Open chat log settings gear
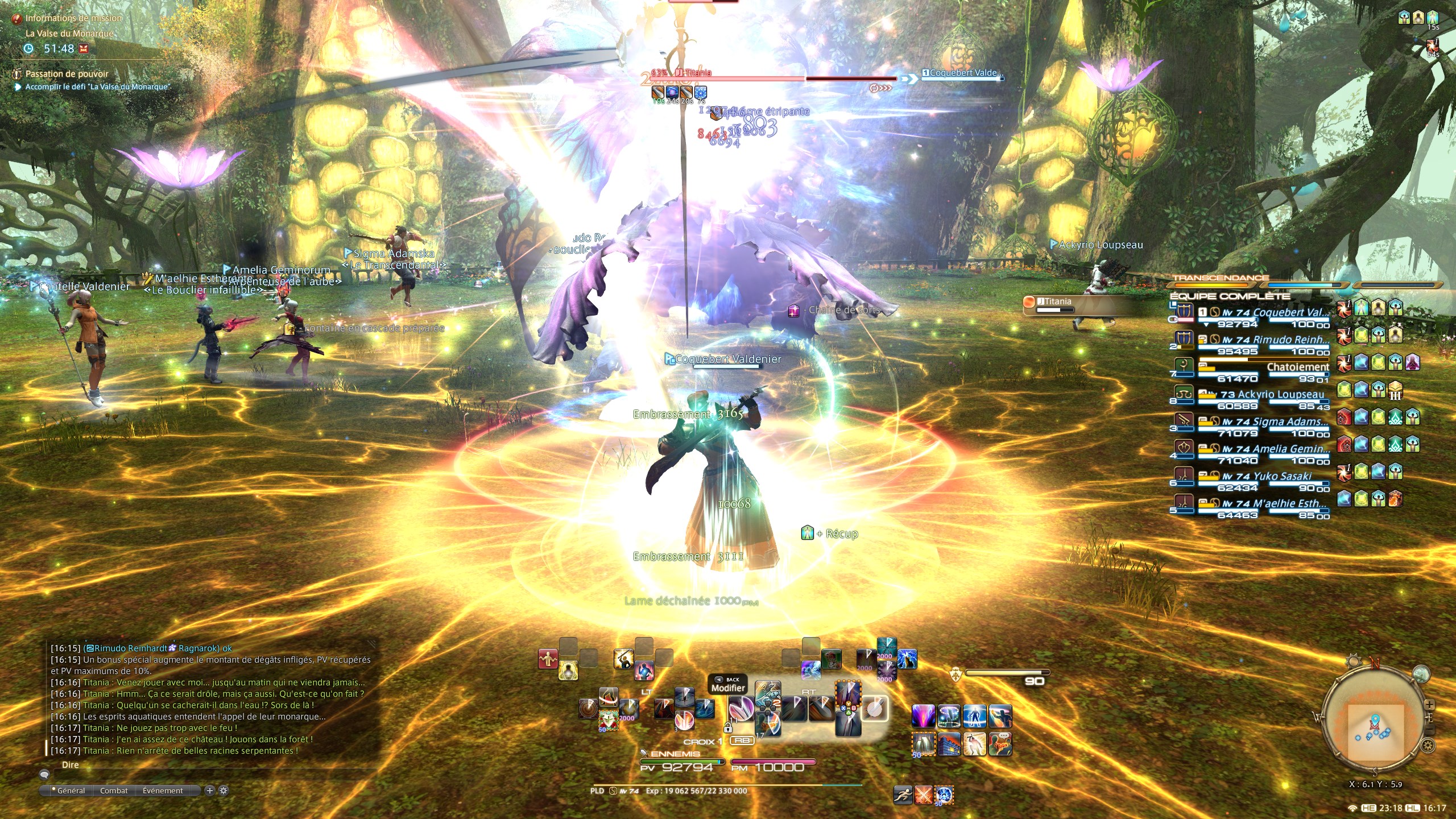 (x=224, y=790)
